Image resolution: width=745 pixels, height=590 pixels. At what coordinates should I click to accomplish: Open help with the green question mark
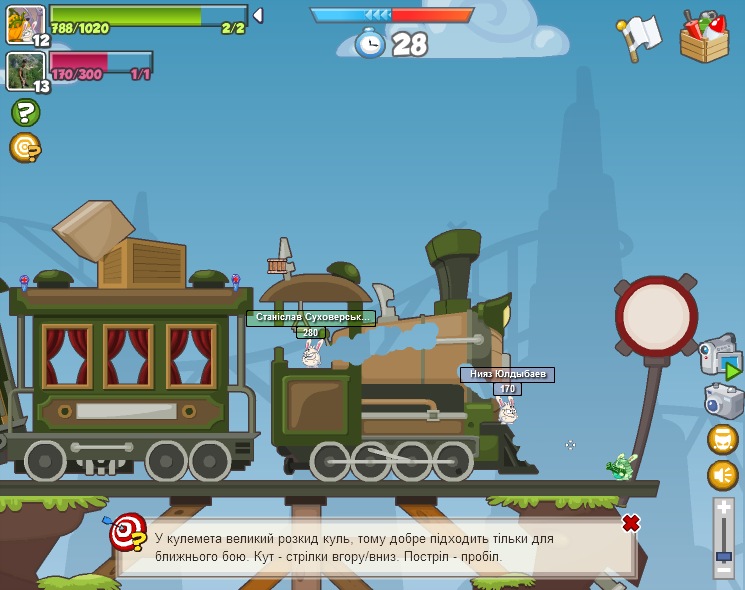click(25, 113)
